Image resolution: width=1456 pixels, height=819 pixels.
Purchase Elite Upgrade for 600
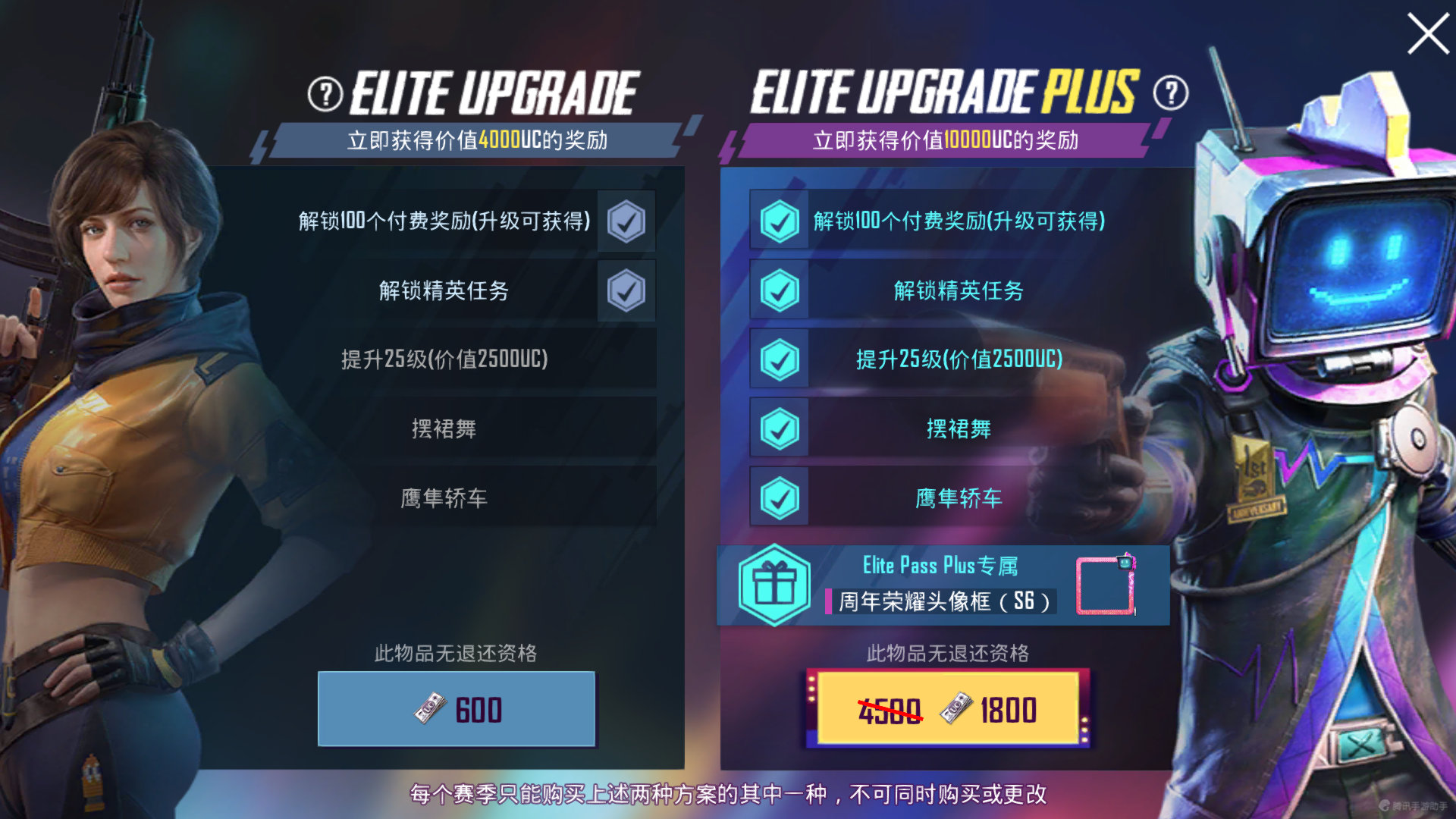(456, 708)
